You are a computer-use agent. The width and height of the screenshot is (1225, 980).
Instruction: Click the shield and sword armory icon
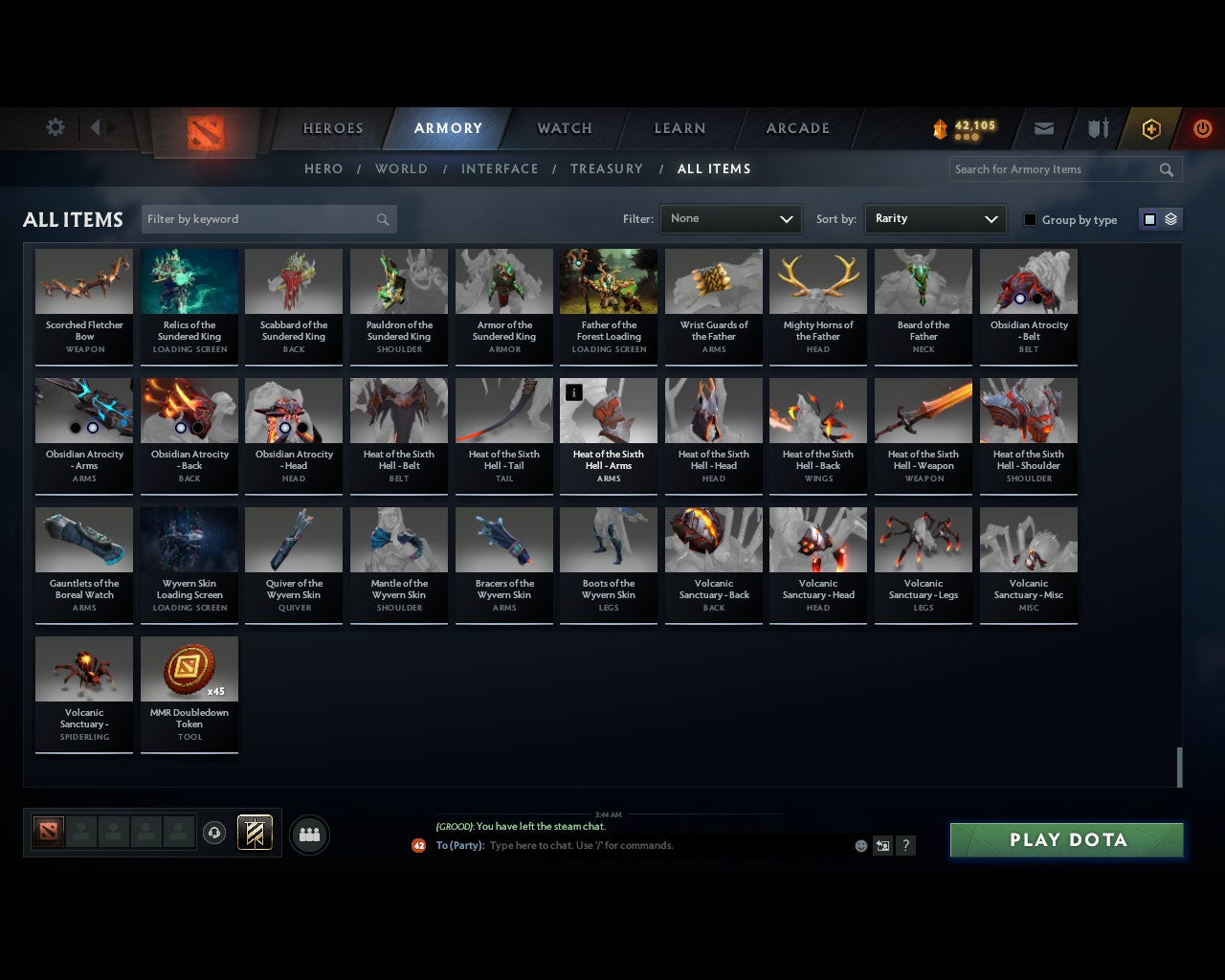[1097, 127]
